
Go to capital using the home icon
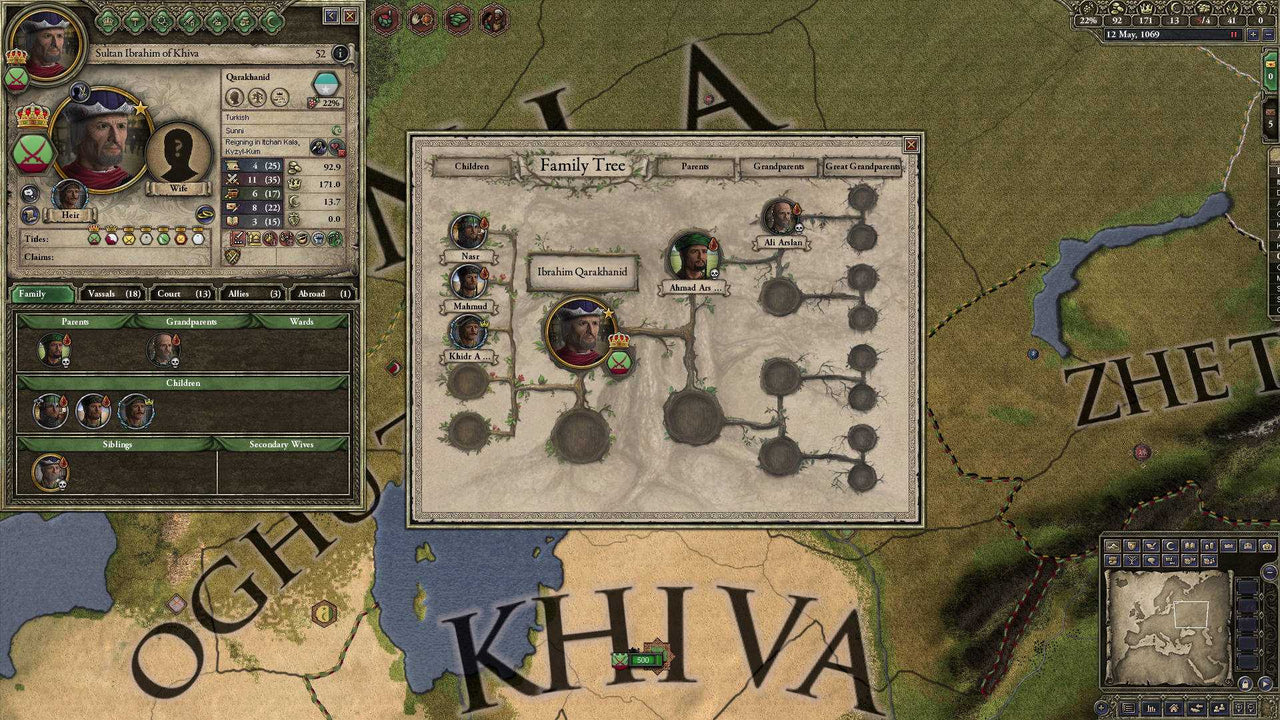point(1172,707)
